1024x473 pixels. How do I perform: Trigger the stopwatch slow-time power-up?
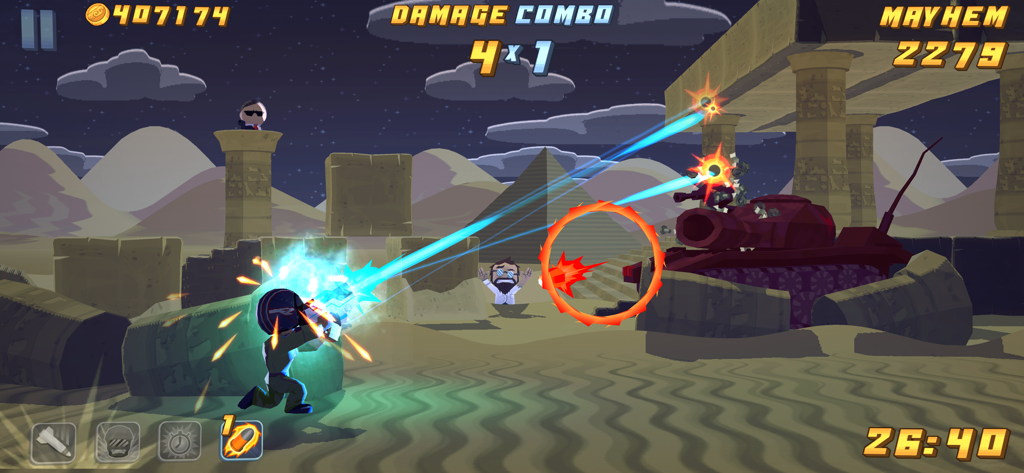pos(180,441)
